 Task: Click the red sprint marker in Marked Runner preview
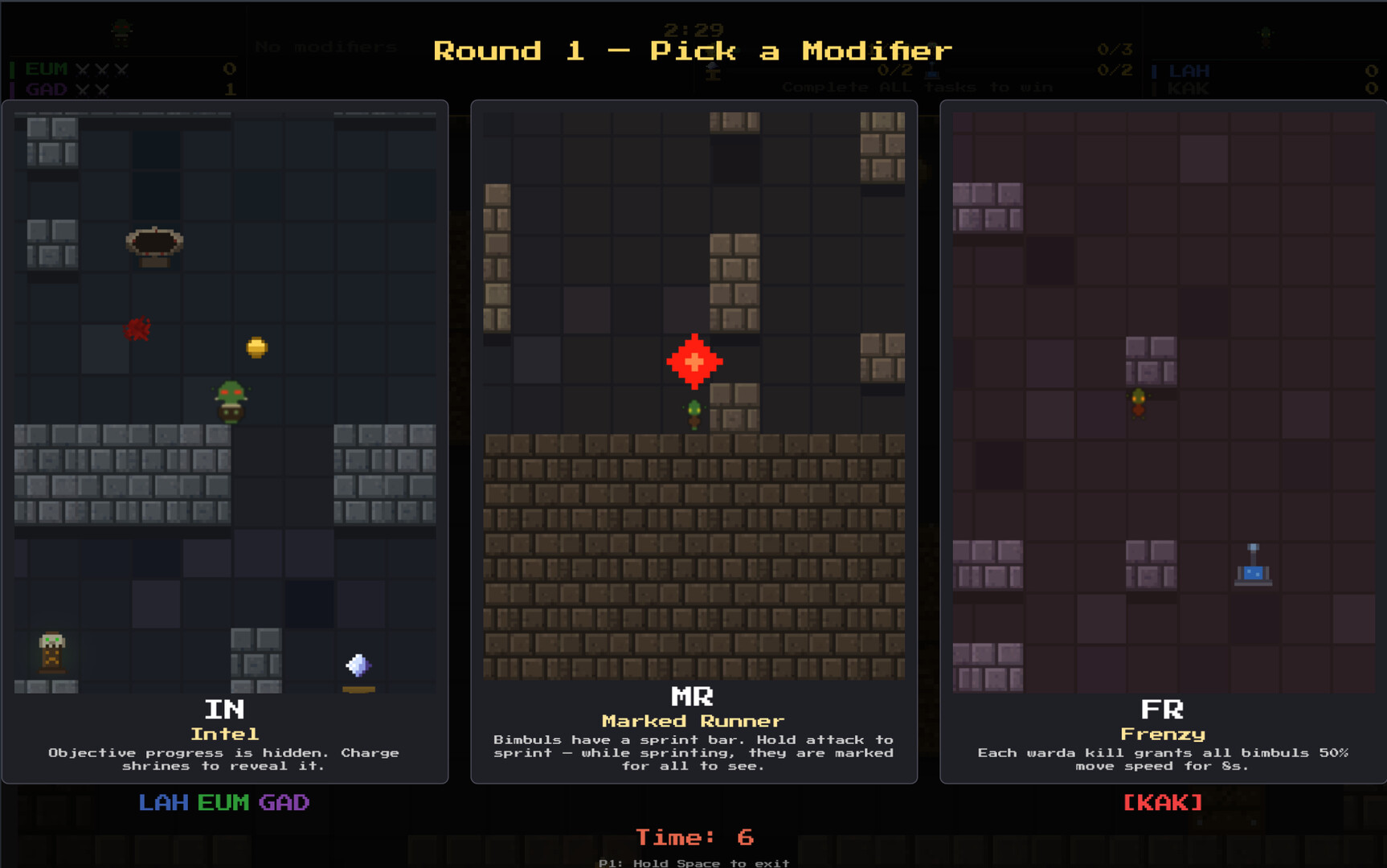point(693,362)
